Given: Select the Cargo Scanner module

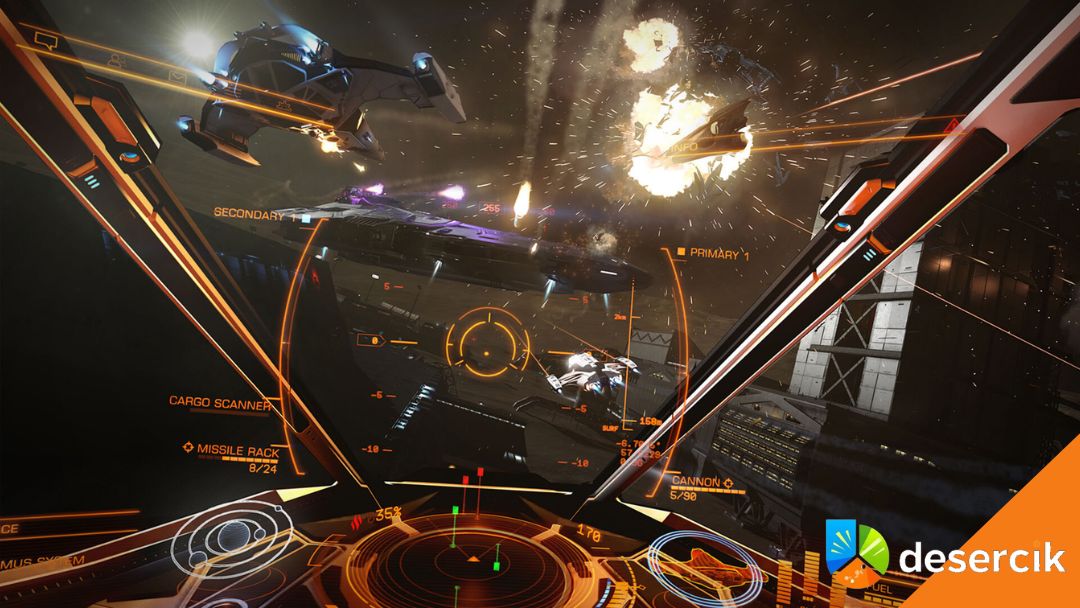Looking at the screenshot, I should [x=219, y=402].
